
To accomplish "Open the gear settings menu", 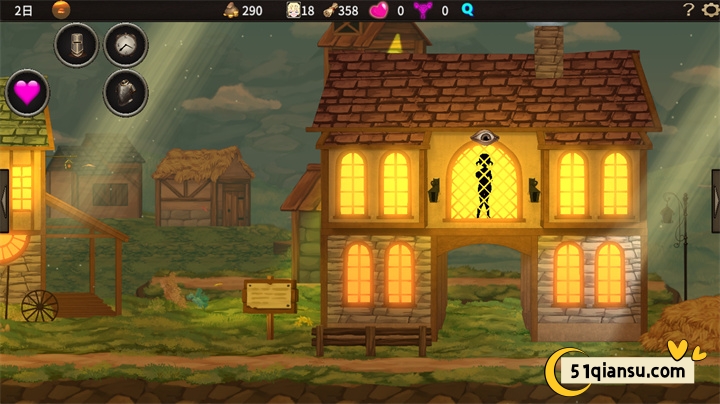I will (x=710, y=10).
